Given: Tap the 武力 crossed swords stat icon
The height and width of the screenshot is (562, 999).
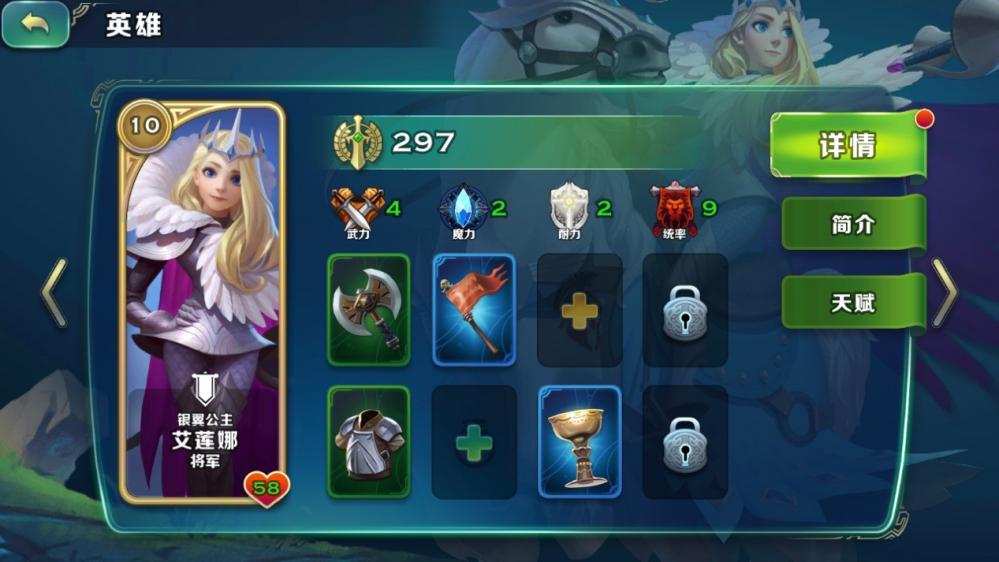Looking at the screenshot, I should click(357, 208).
